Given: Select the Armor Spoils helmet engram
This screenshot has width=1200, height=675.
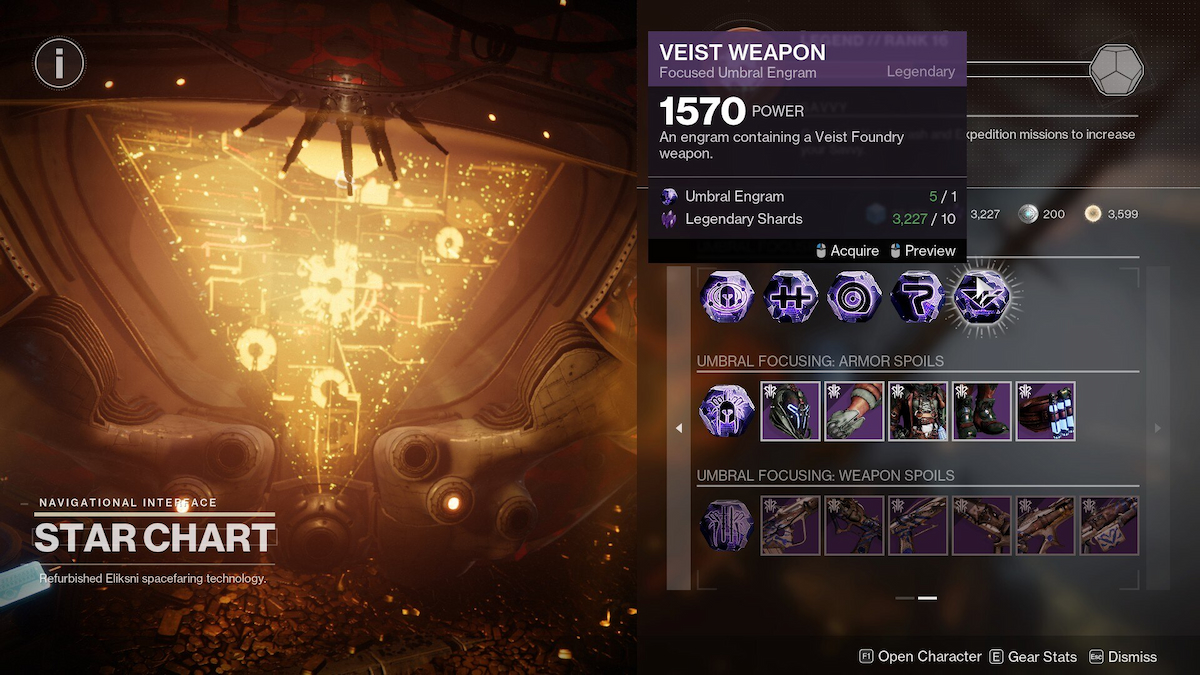Looking at the screenshot, I should [726, 411].
